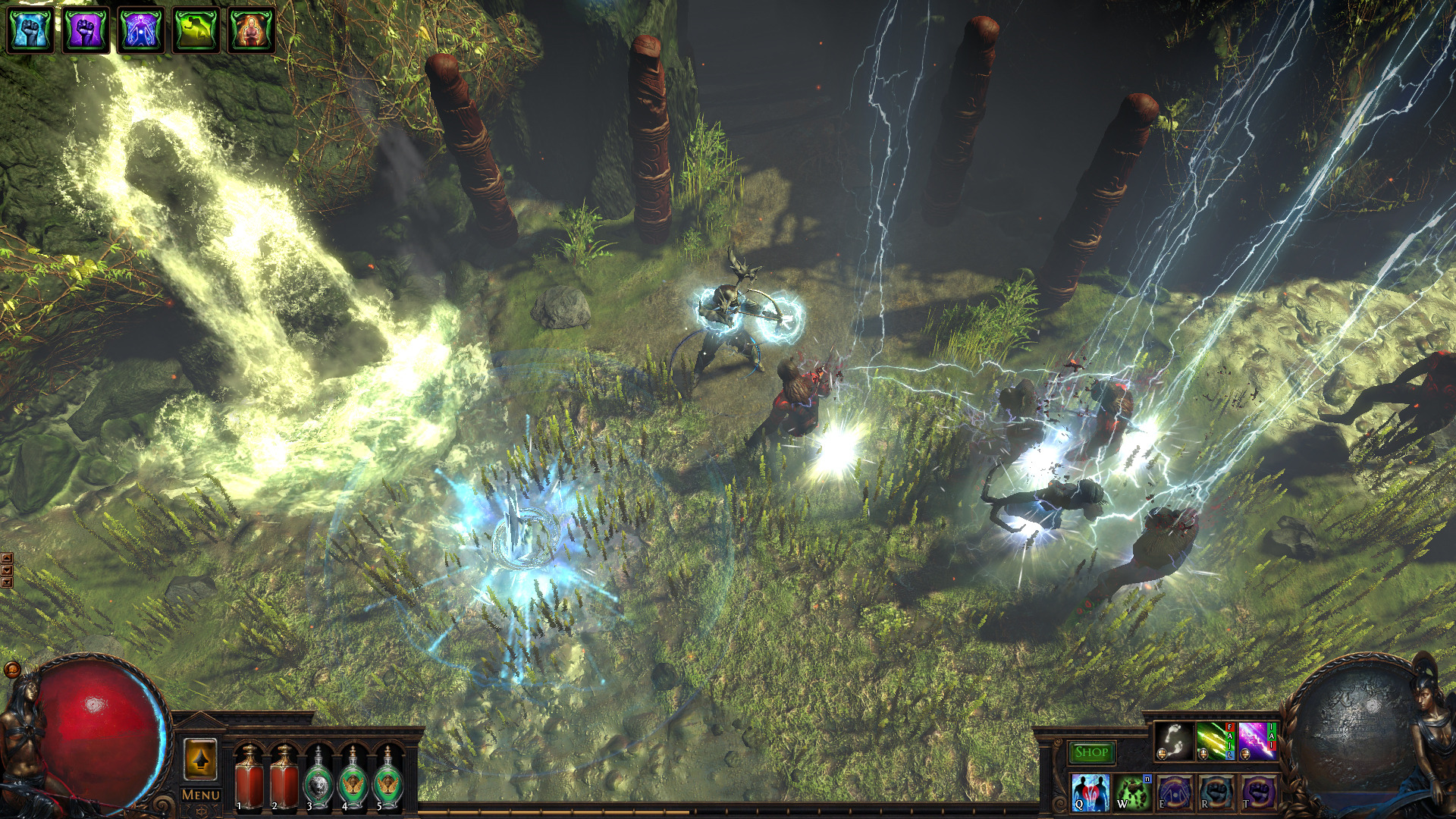This screenshot has width=1456, height=819.
Task: Toggle the E purple aura skill
Action: (x=1174, y=792)
